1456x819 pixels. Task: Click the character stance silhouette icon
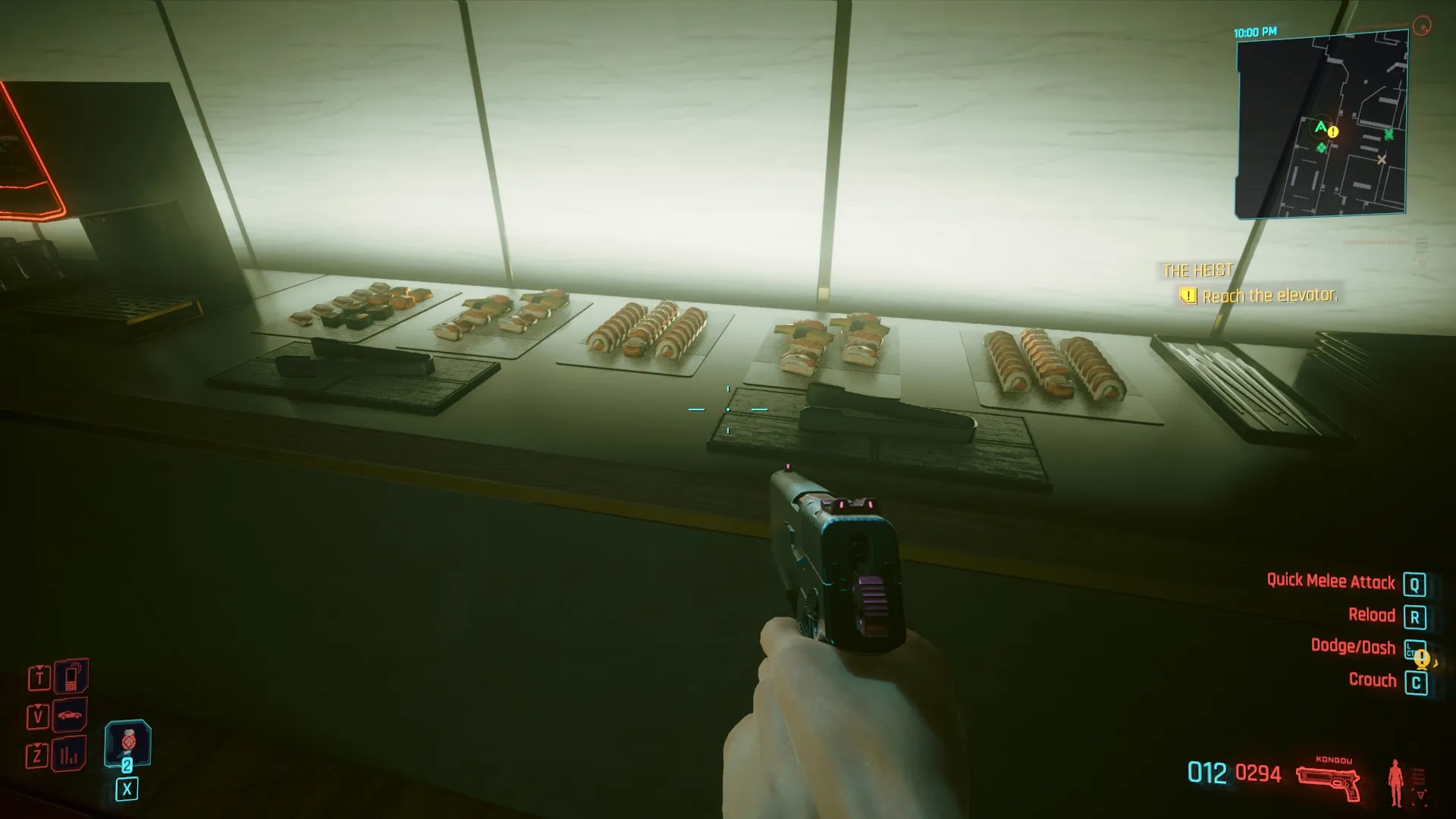pyautogui.click(x=1395, y=783)
